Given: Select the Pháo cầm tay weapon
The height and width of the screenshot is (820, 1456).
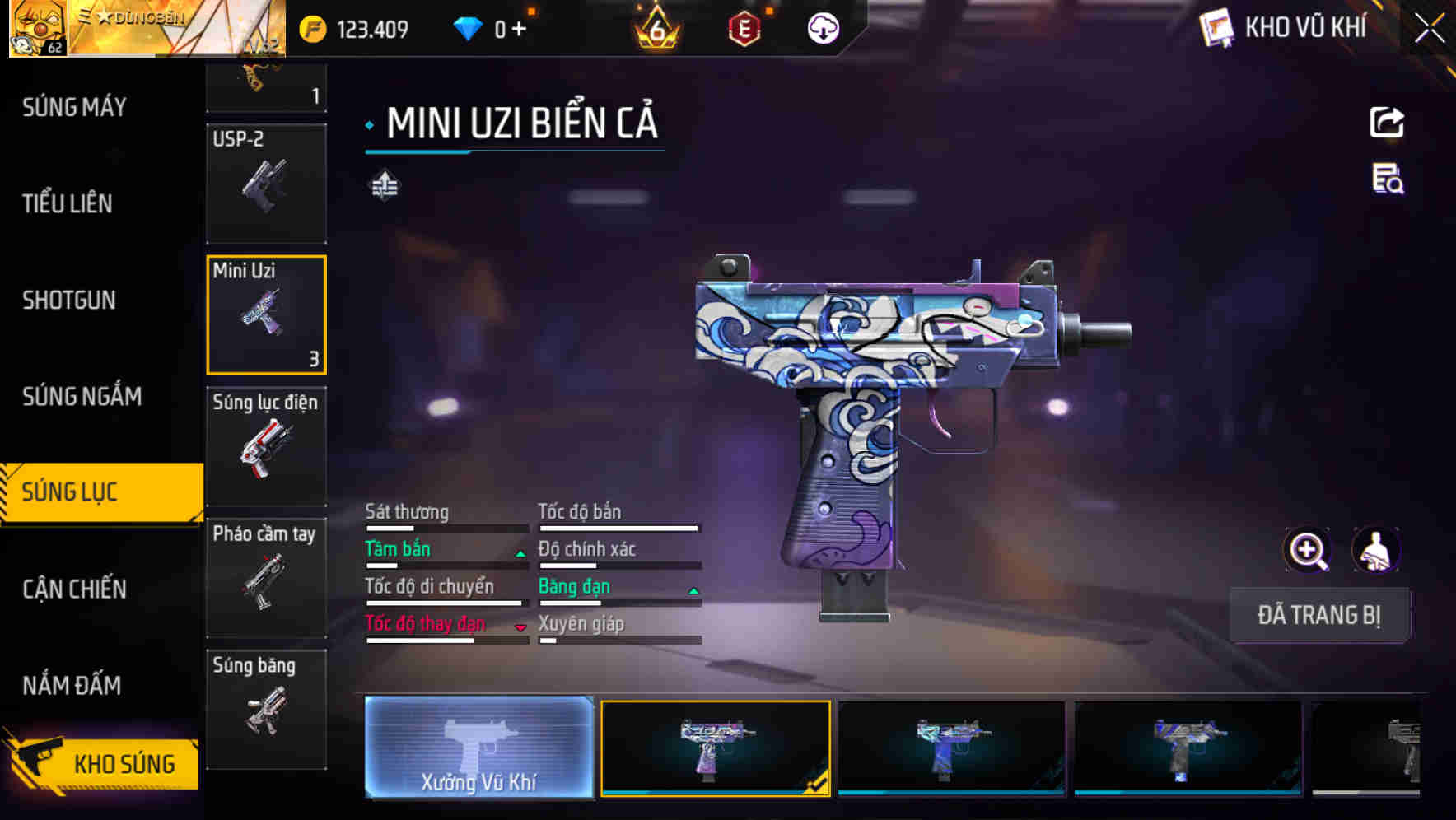Looking at the screenshot, I should pos(266,577).
